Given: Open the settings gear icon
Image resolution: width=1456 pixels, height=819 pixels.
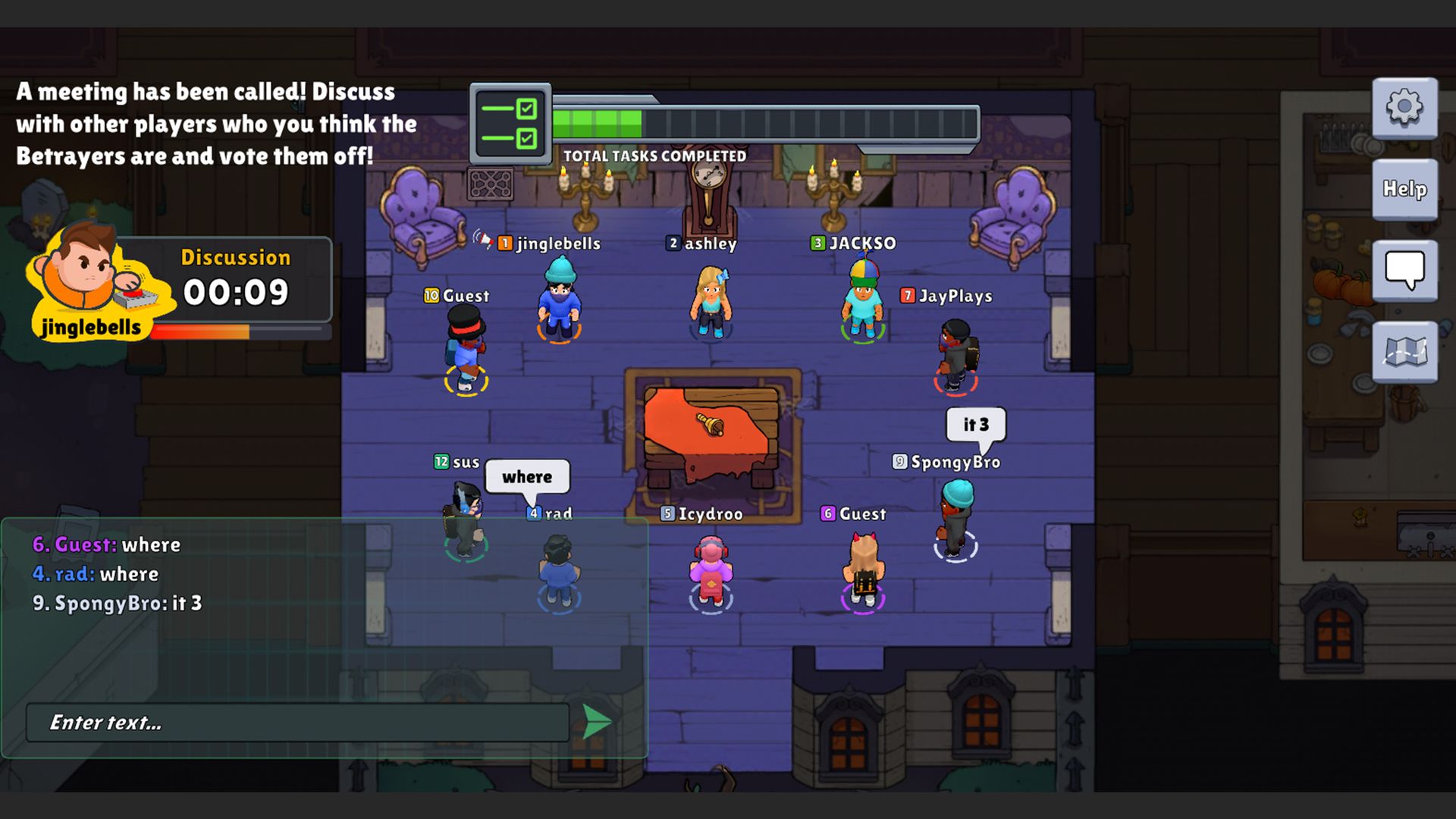Looking at the screenshot, I should click(1404, 108).
